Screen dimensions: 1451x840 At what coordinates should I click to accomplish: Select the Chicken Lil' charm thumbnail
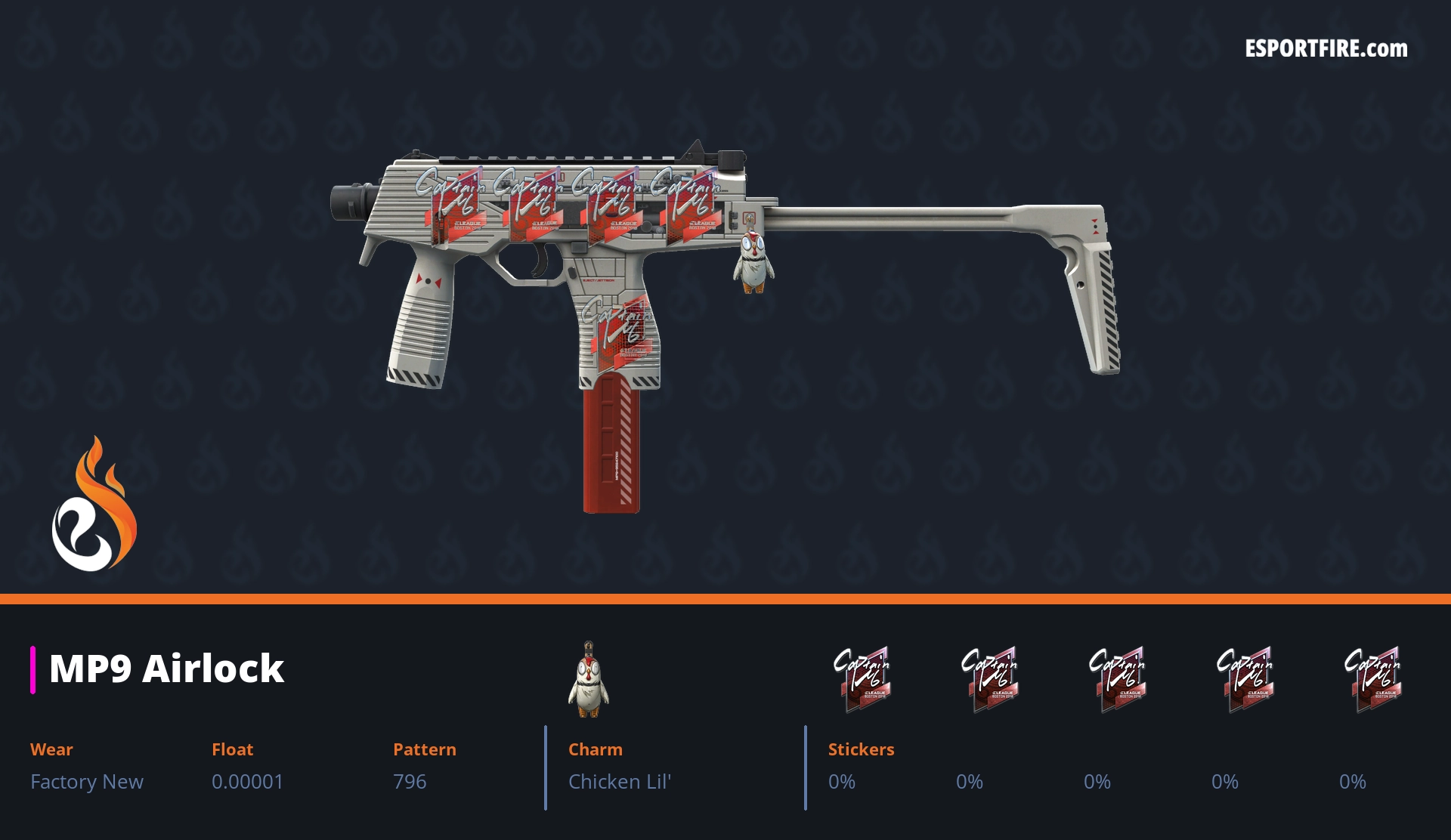point(589,680)
